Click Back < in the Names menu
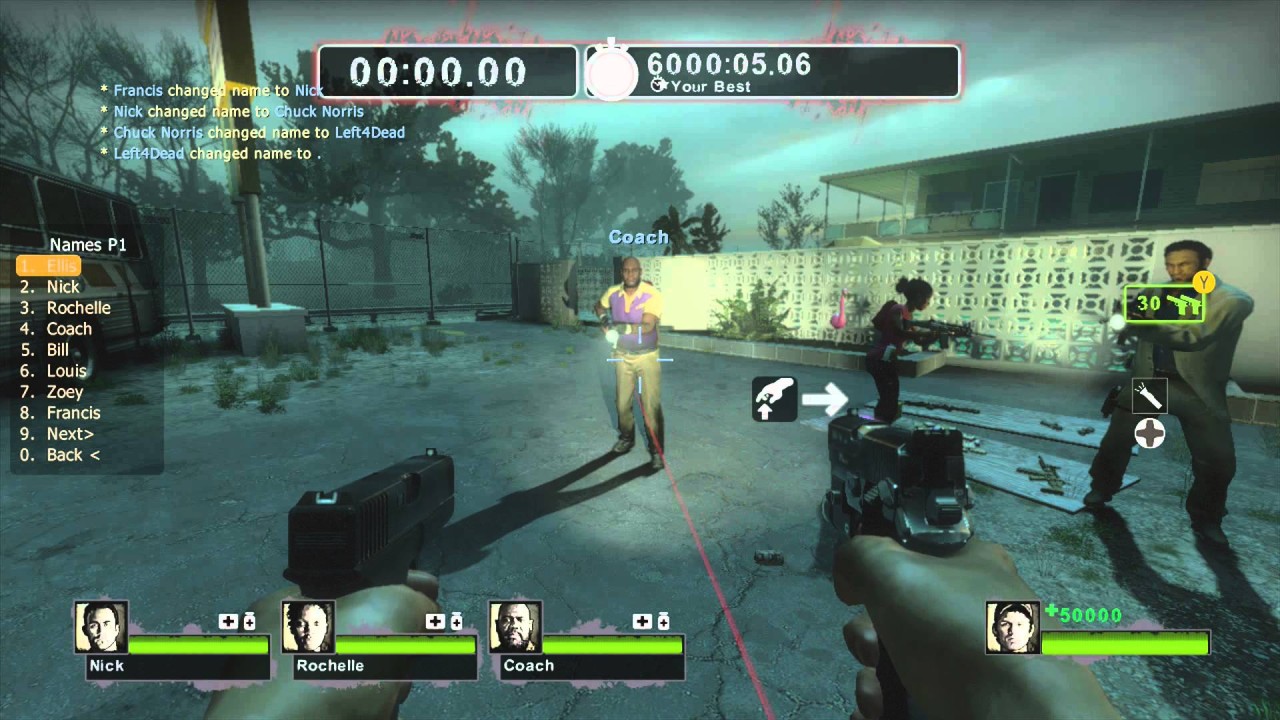The height and width of the screenshot is (720, 1280). pyautogui.click(x=73, y=455)
